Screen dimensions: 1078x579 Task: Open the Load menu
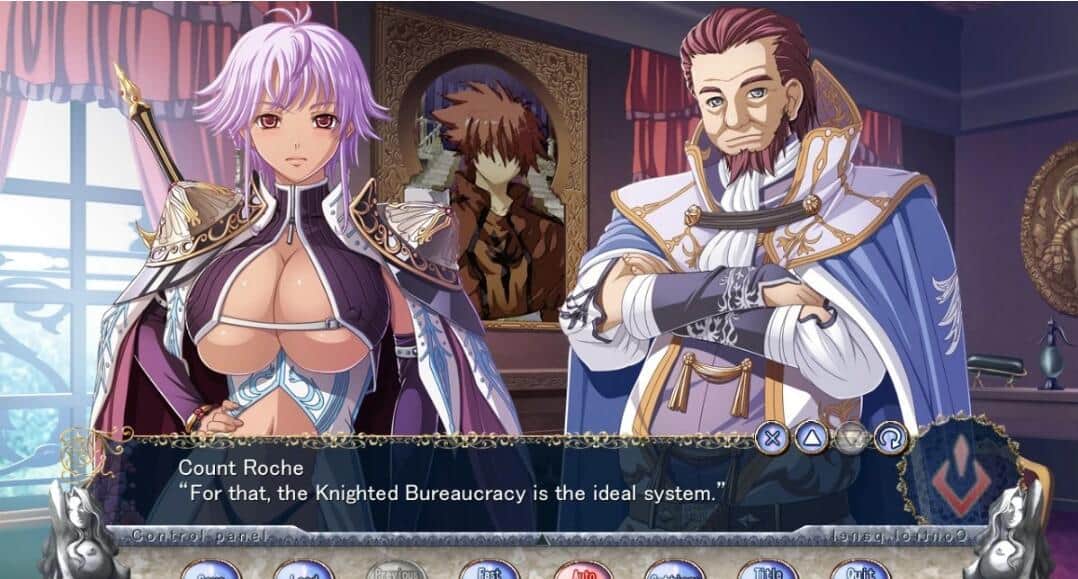pyautogui.click(x=304, y=572)
